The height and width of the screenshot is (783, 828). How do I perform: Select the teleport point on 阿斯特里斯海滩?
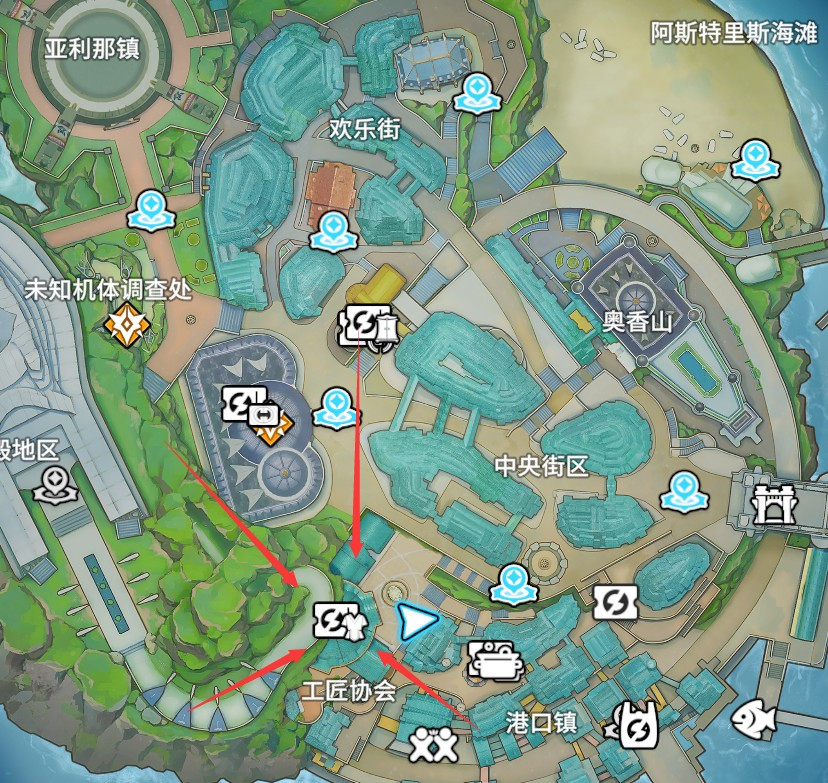[x=752, y=159]
